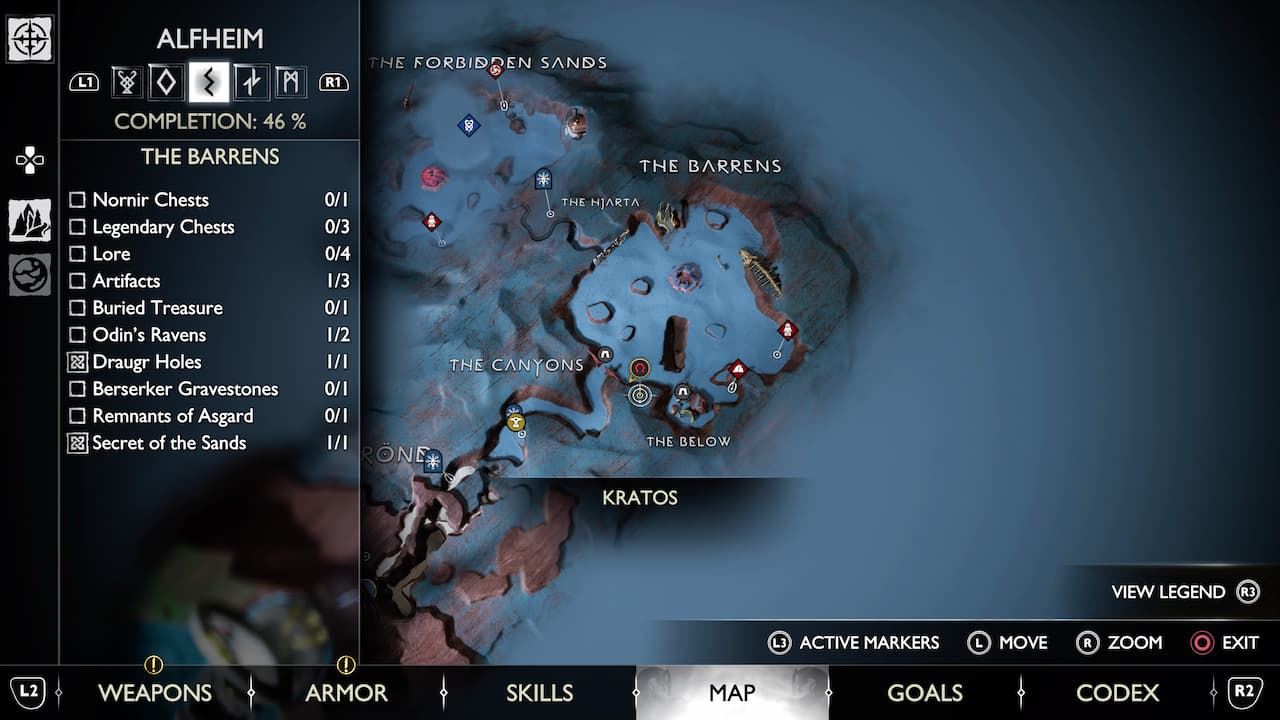Select the Odin's Ravens entry
The image size is (1280, 720).
(149, 335)
